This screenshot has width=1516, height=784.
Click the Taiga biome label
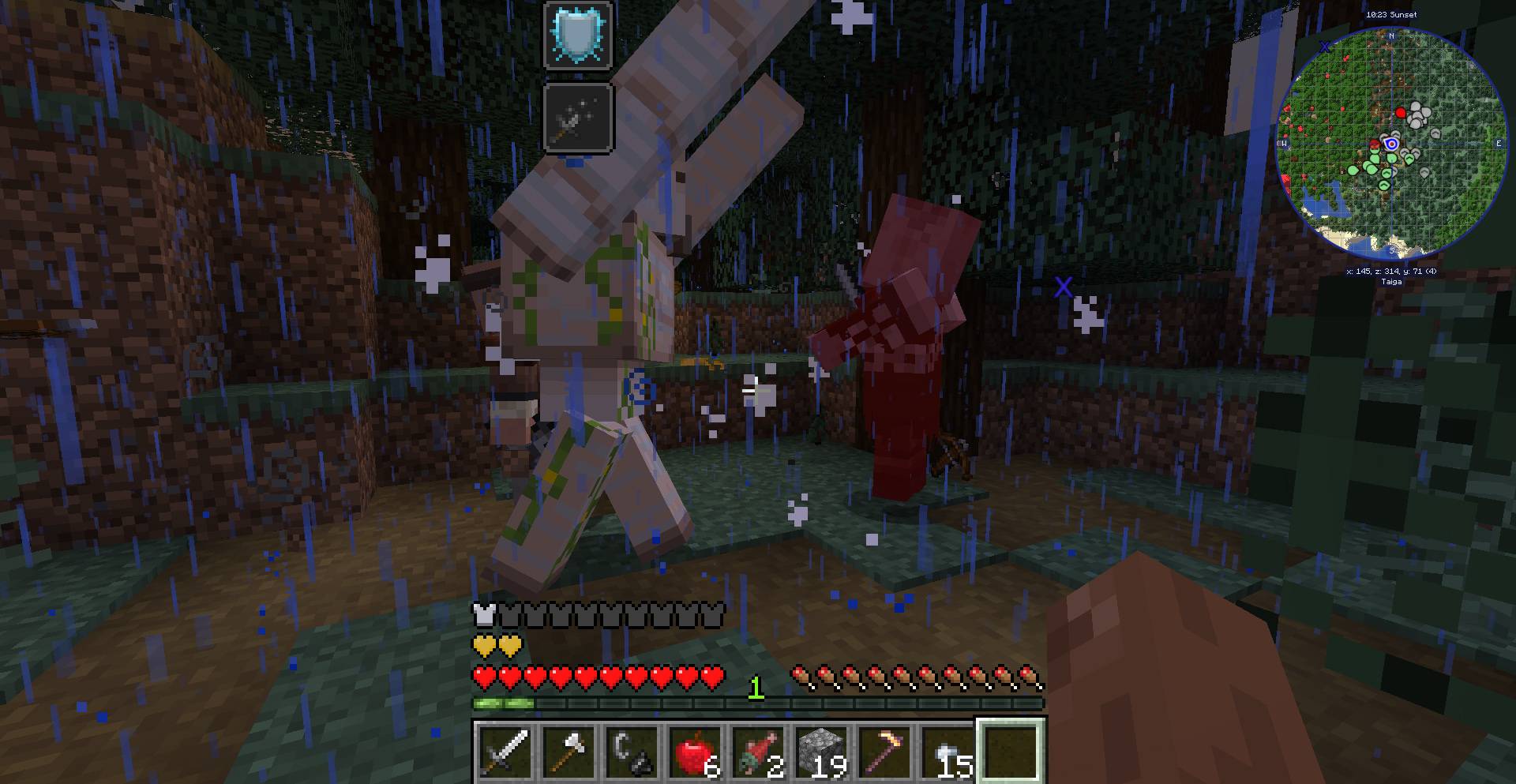click(x=1392, y=282)
